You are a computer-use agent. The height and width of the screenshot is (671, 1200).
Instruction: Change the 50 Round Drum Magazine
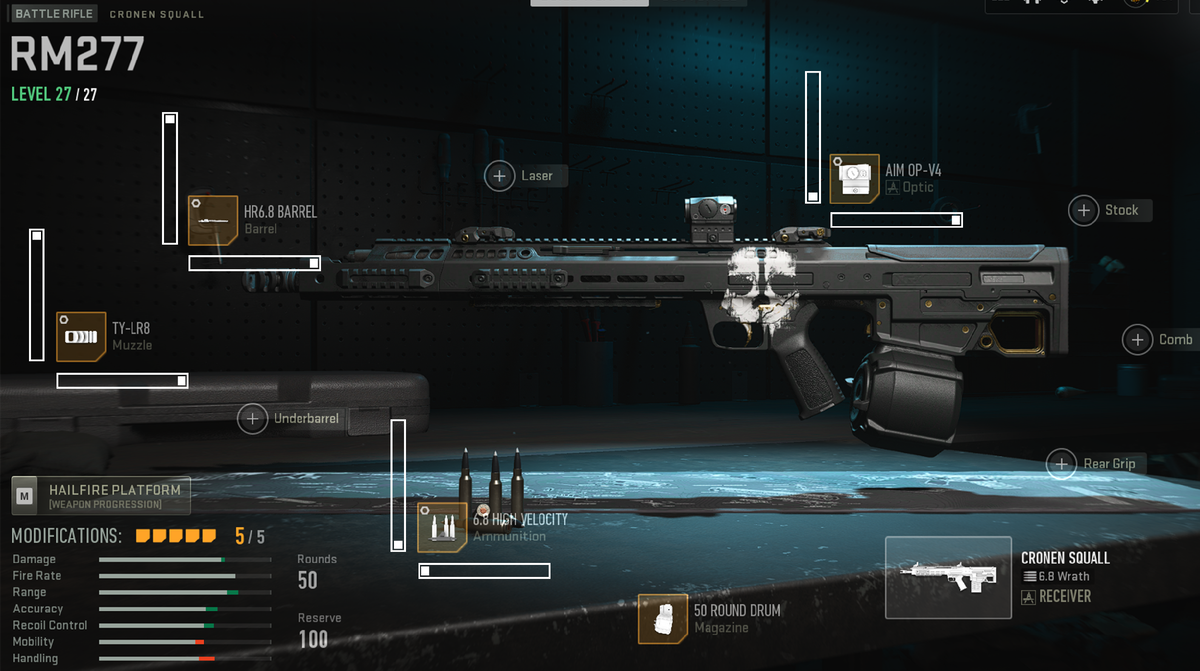[663, 619]
